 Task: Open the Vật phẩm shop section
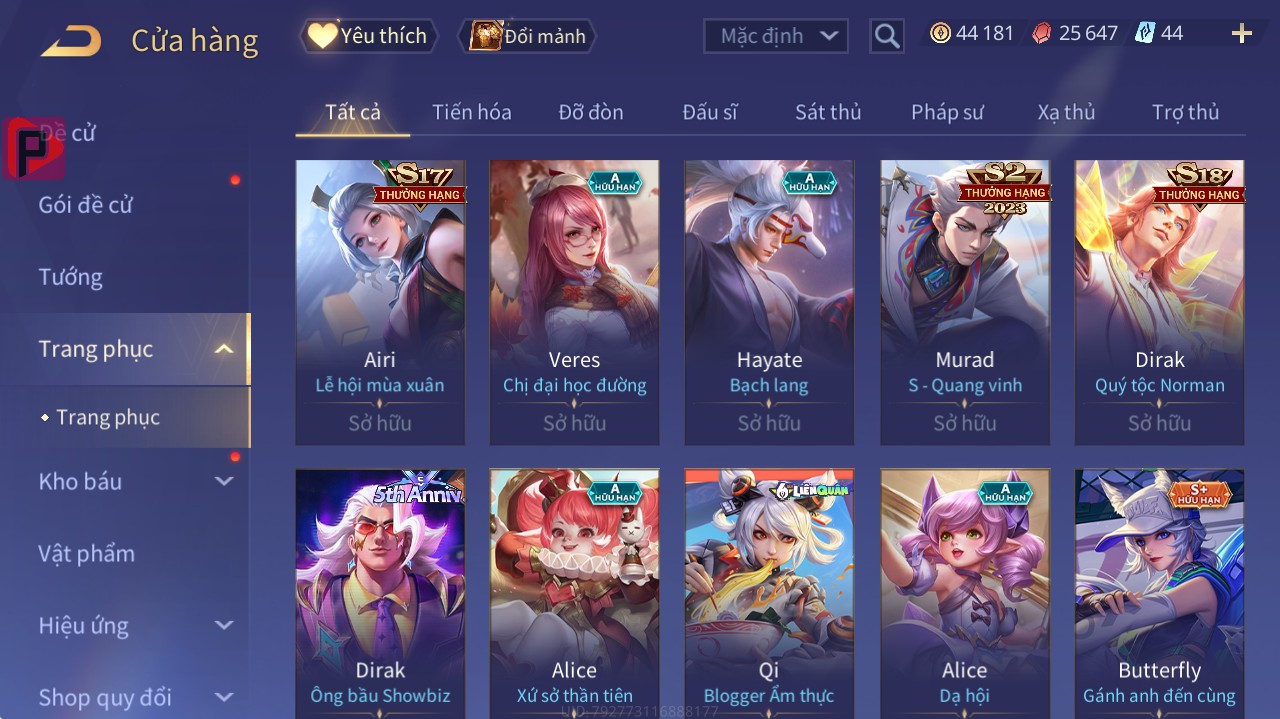pyautogui.click(x=87, y=553)
